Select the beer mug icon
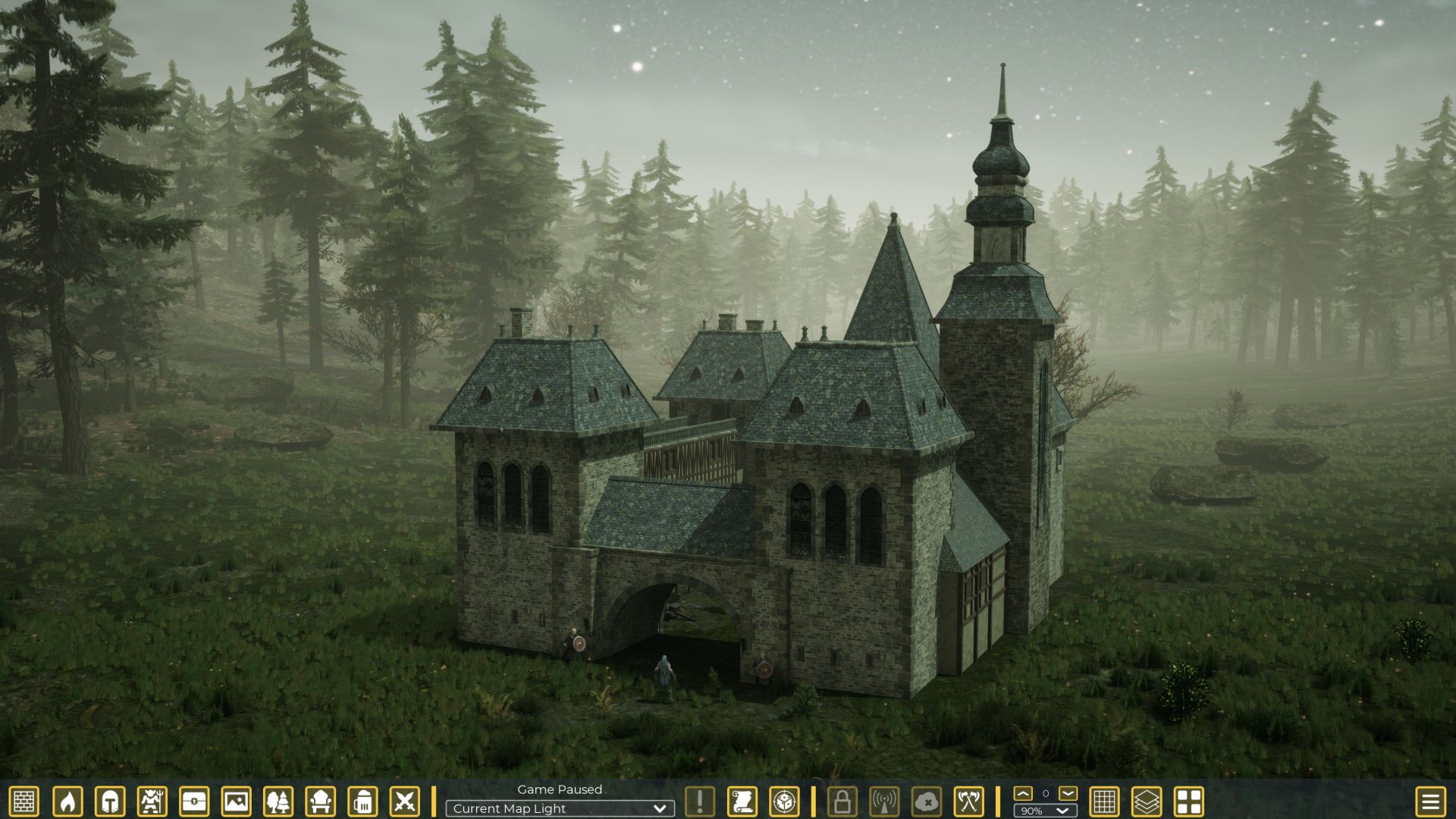The width and height of the screenshot is (1456, 819). [362, 802]
